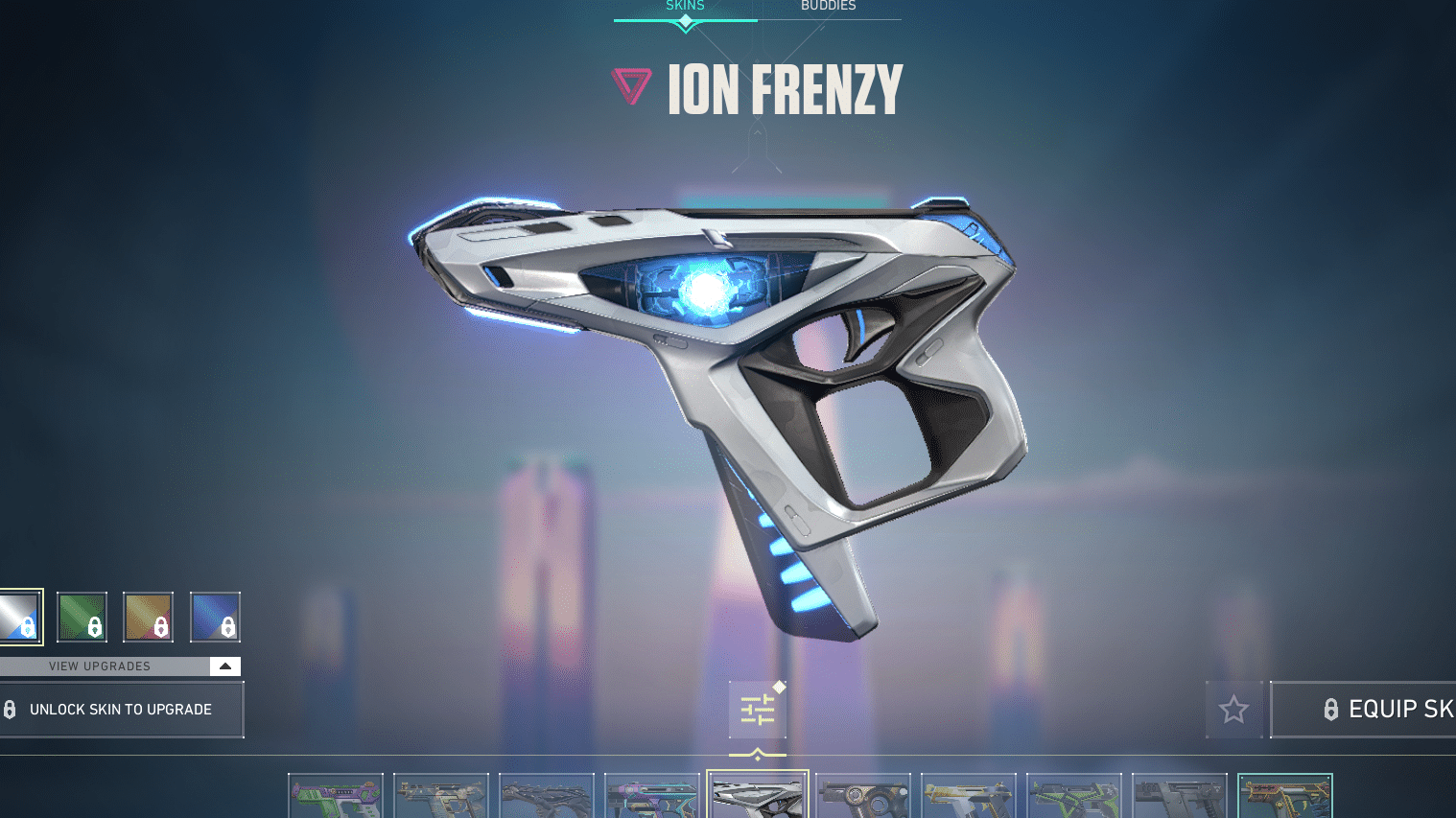1456x818 pixels.
Task: Click the favorite star icon next to Equip
Action: [1233, 709]
